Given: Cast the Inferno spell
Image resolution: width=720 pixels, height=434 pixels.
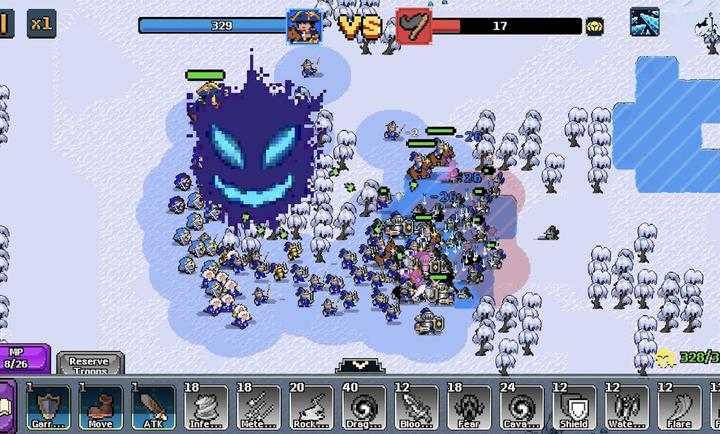Looking at the screenshot, I should [204, 407].
